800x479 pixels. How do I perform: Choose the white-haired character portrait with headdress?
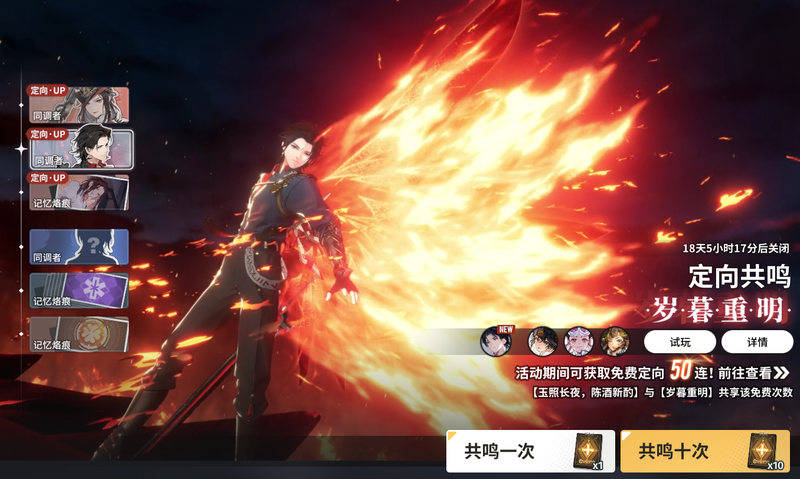(579, 341)
